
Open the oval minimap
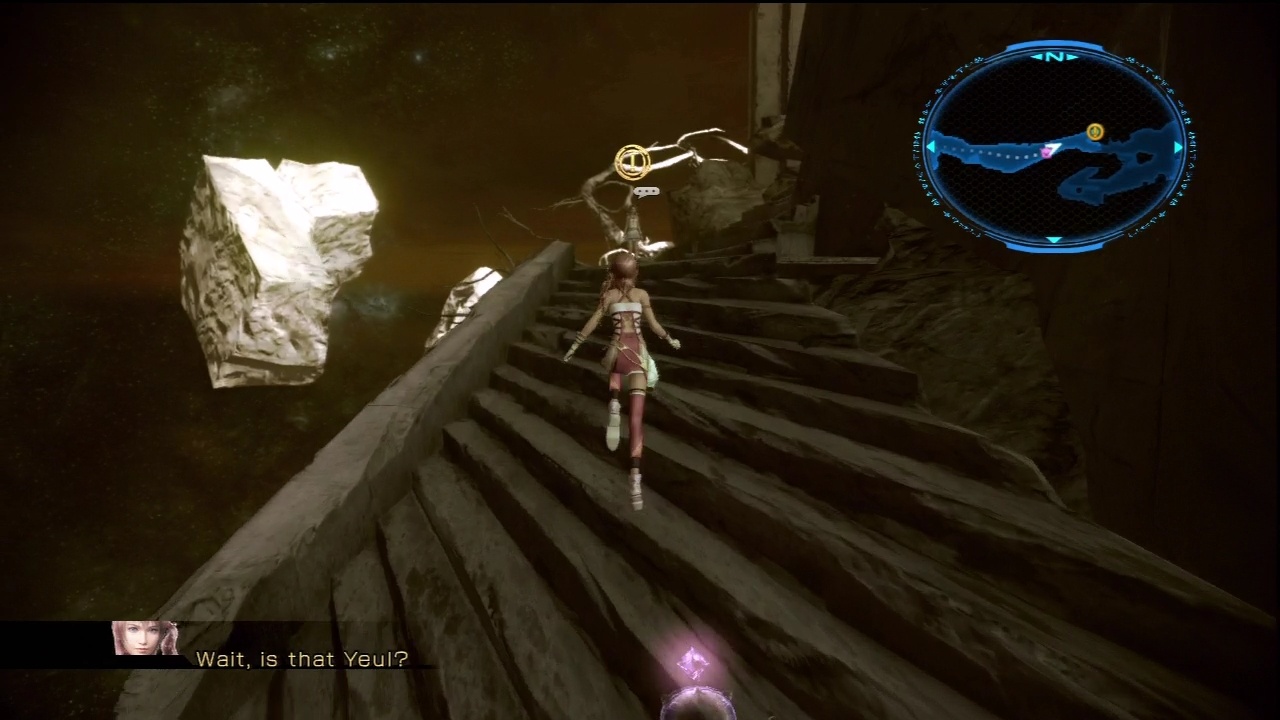[x=1054, y=146]
